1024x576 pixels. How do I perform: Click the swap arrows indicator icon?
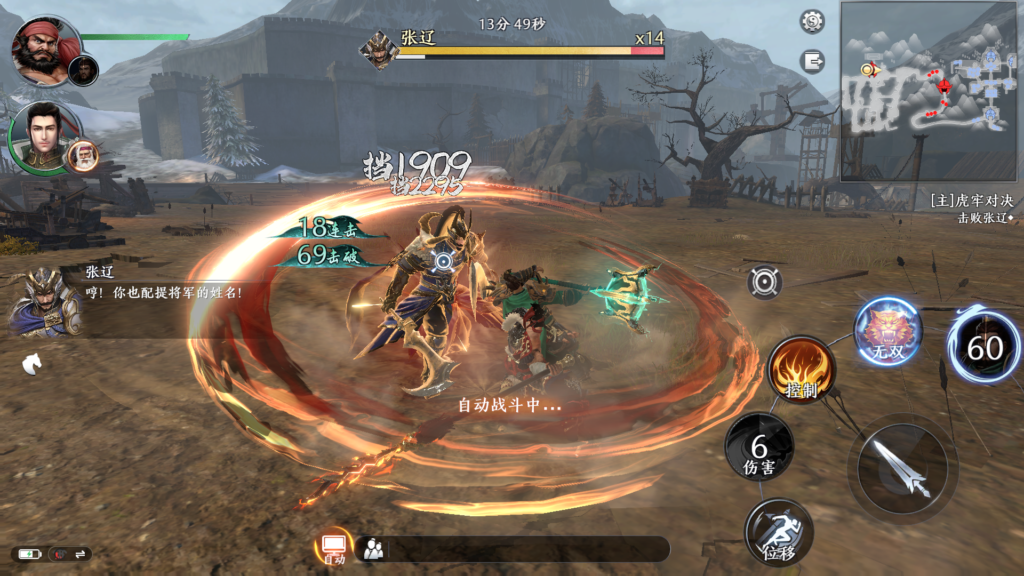(81, 554)
